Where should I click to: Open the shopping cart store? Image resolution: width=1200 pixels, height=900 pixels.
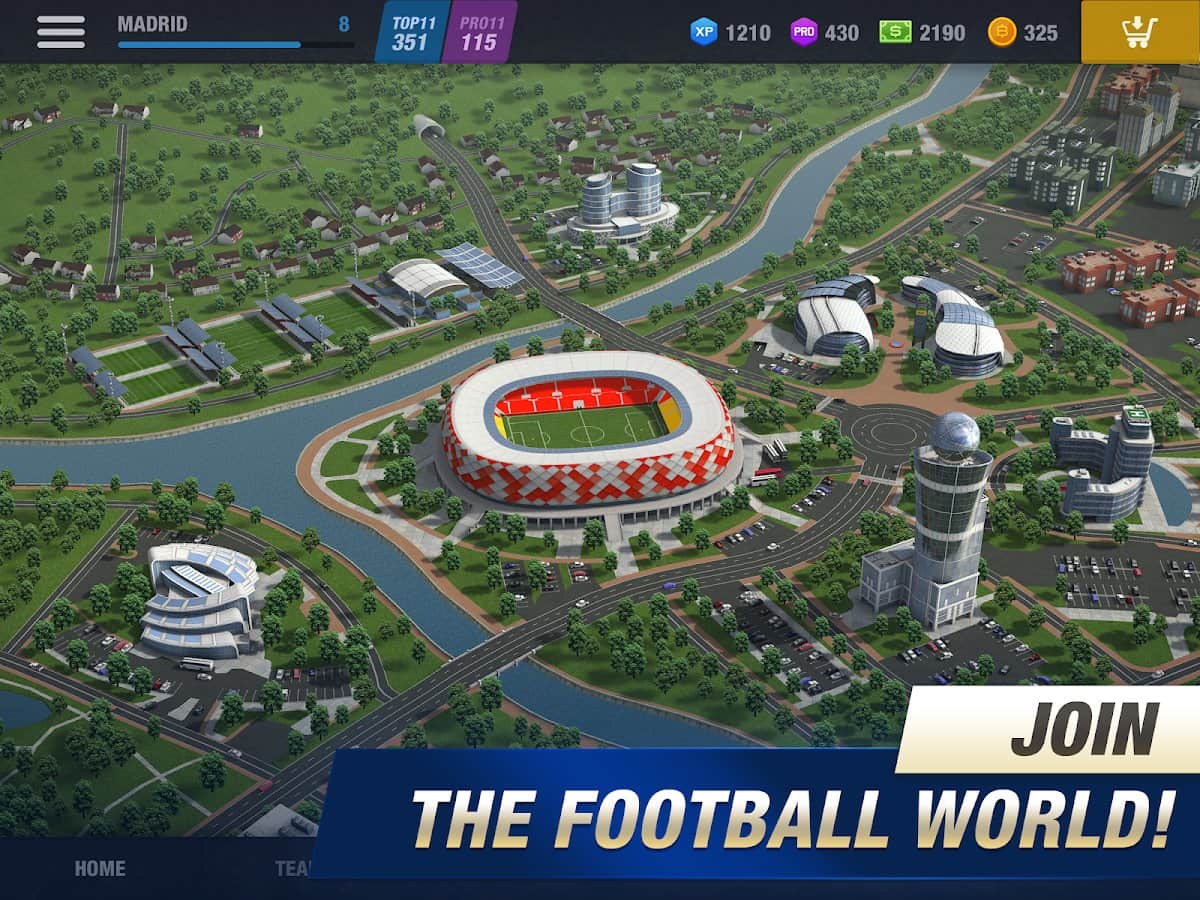click(x=1140, y=32)
